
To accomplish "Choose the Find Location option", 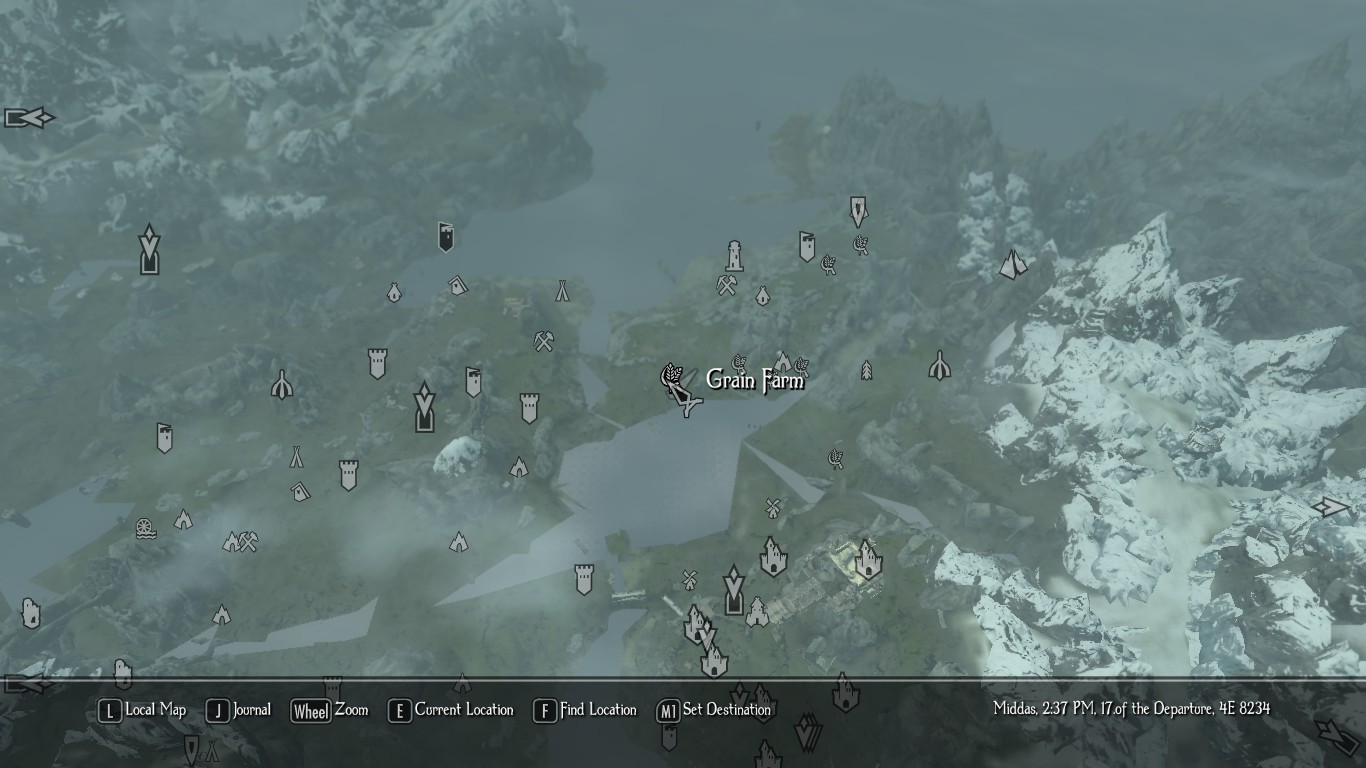I will pos(585,711).
